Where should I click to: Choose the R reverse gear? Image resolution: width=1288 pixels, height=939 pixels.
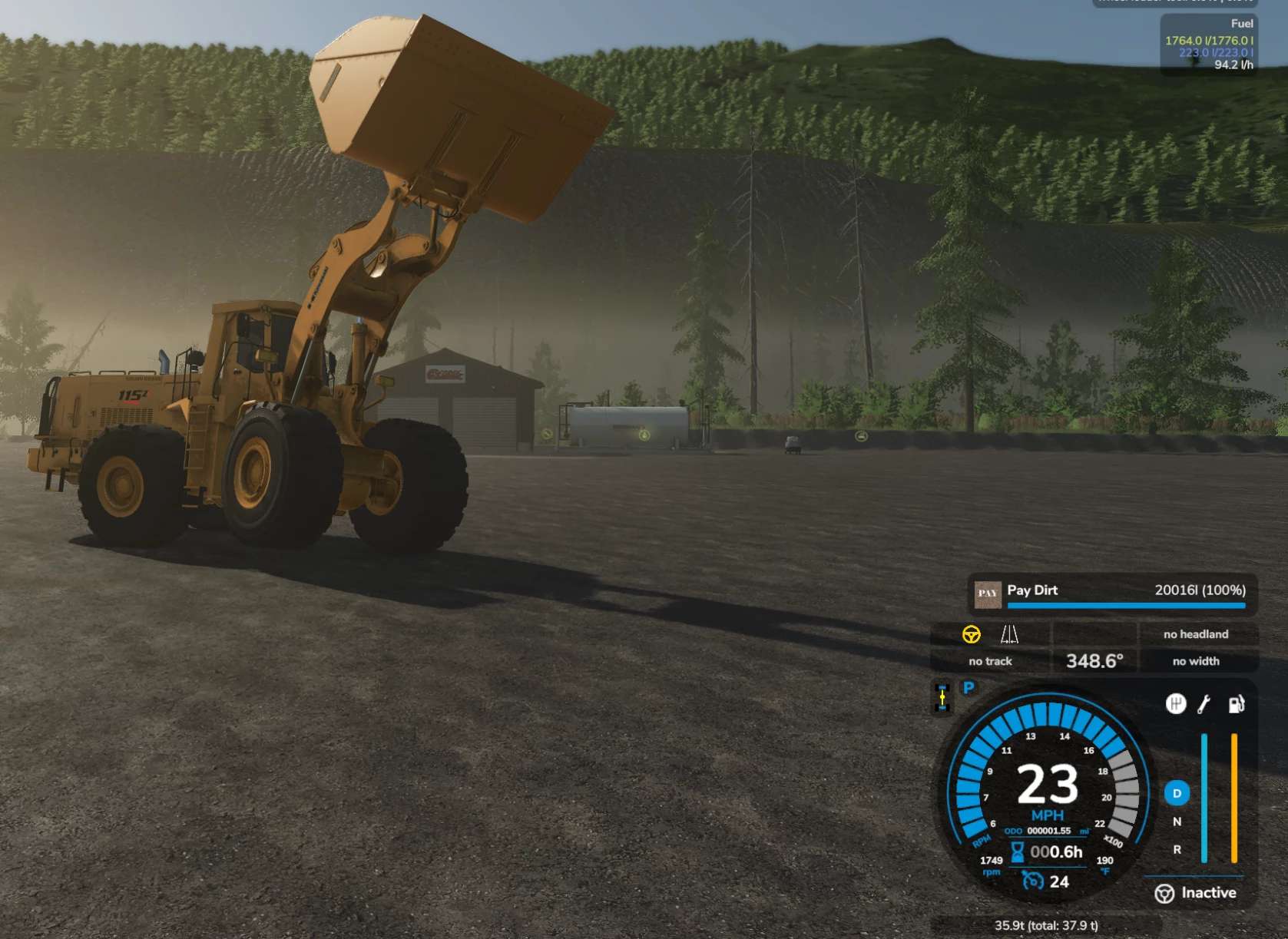coord(1177,850)
